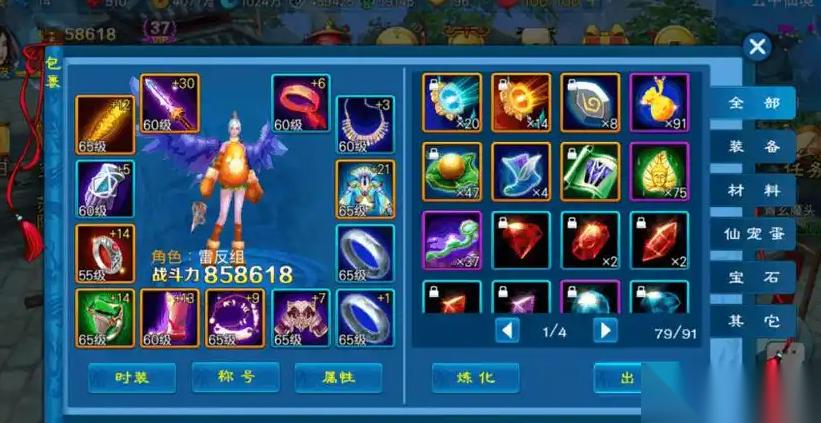The width and height of the screenshot is (821, 423).
Task: Switch to the 全部 category tab
Action: coord(761,103)
